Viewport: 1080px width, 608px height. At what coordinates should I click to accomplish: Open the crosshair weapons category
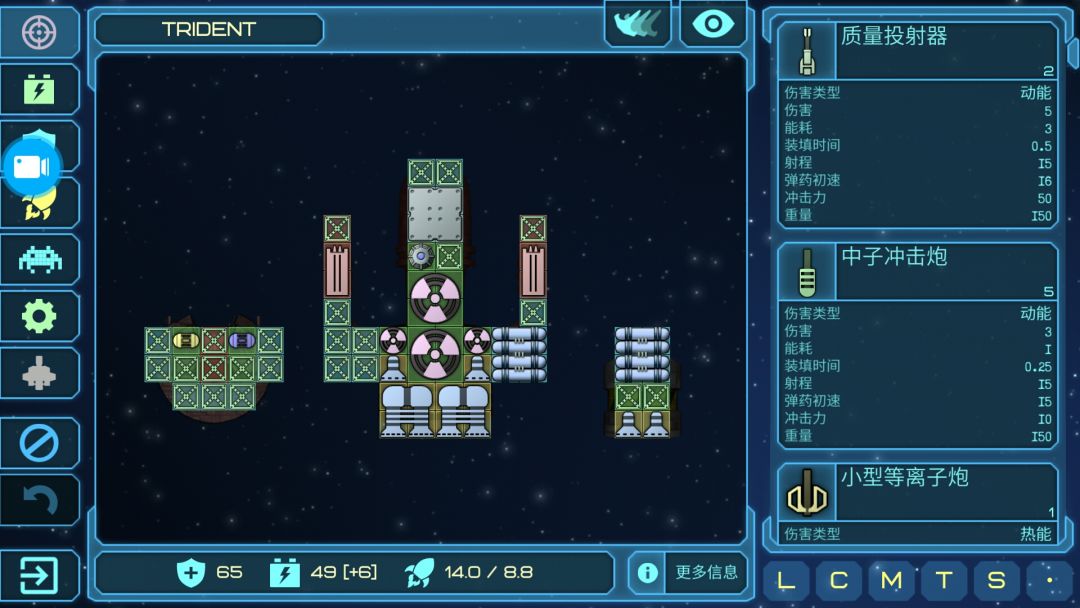pyautogui.click(x=39, y=32)
